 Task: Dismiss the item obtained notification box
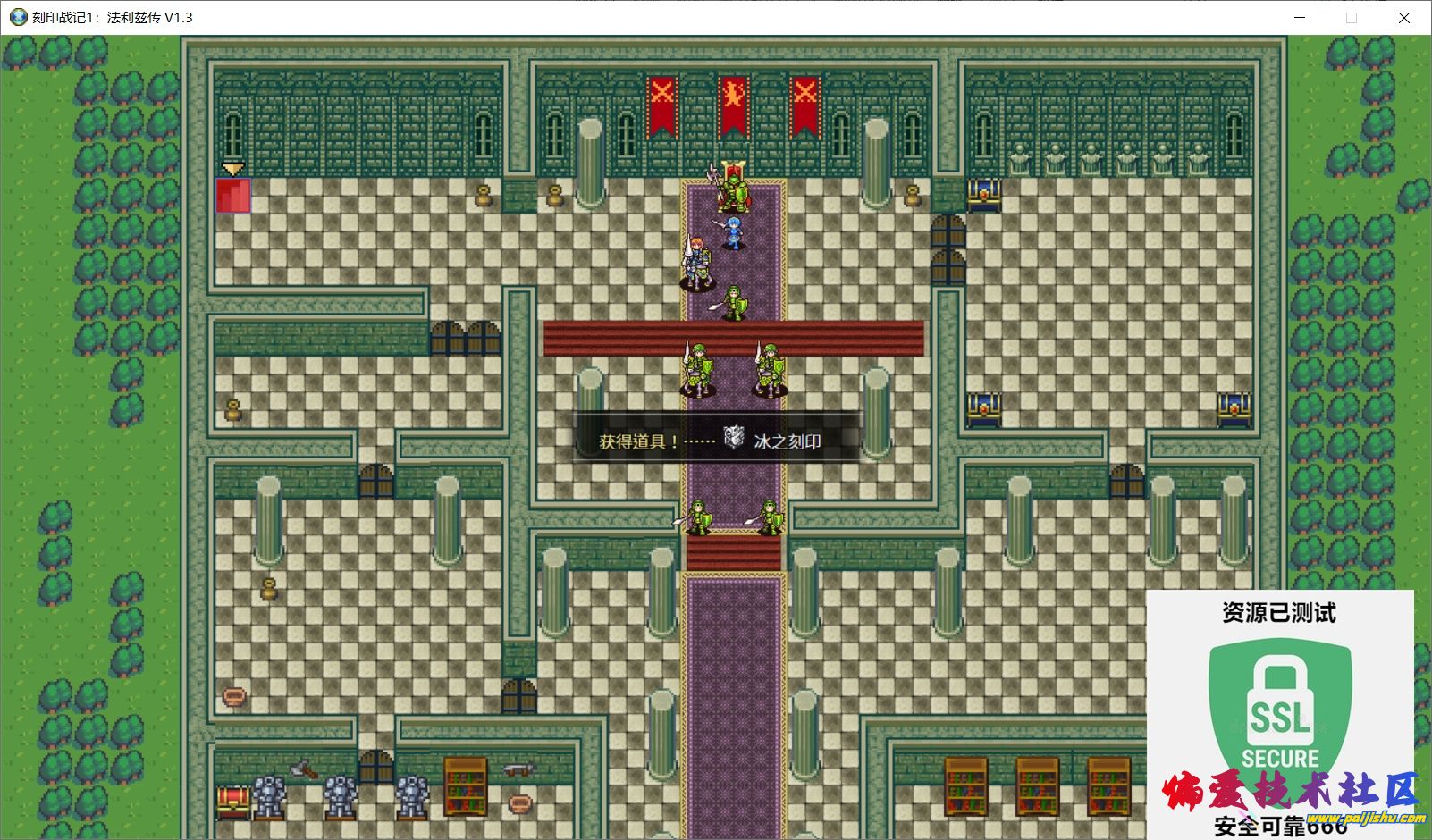point(717,438)
